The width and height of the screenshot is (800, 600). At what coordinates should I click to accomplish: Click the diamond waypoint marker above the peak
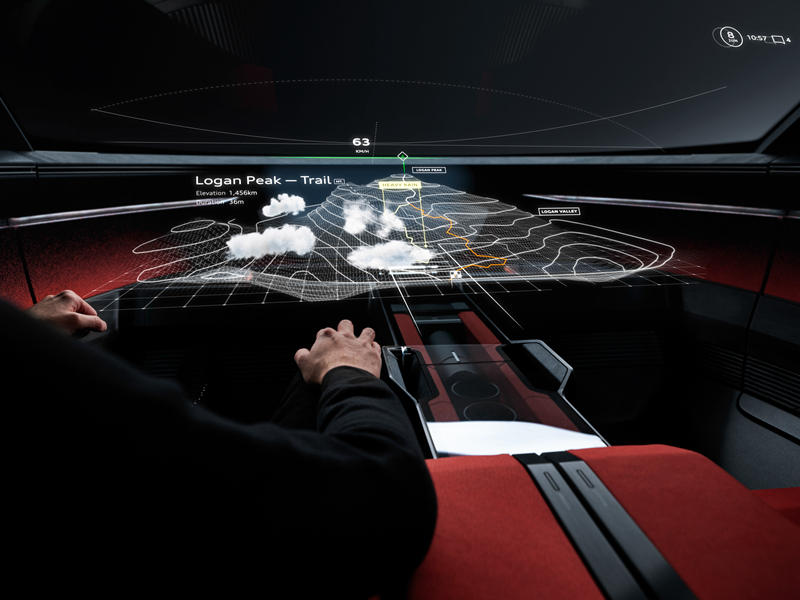402,157
